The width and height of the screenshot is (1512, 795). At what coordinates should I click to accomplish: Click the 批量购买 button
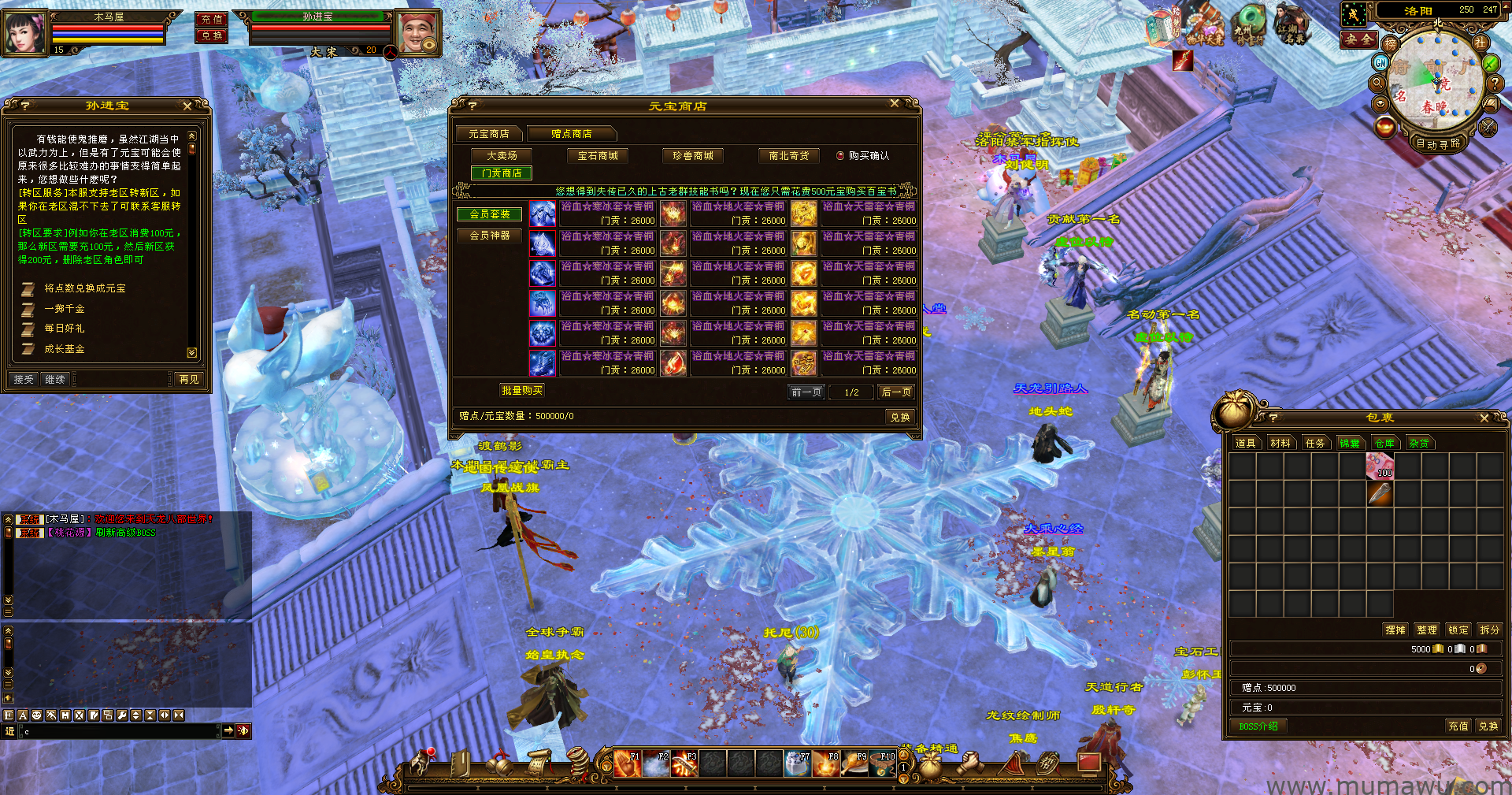tap(522, 391)
